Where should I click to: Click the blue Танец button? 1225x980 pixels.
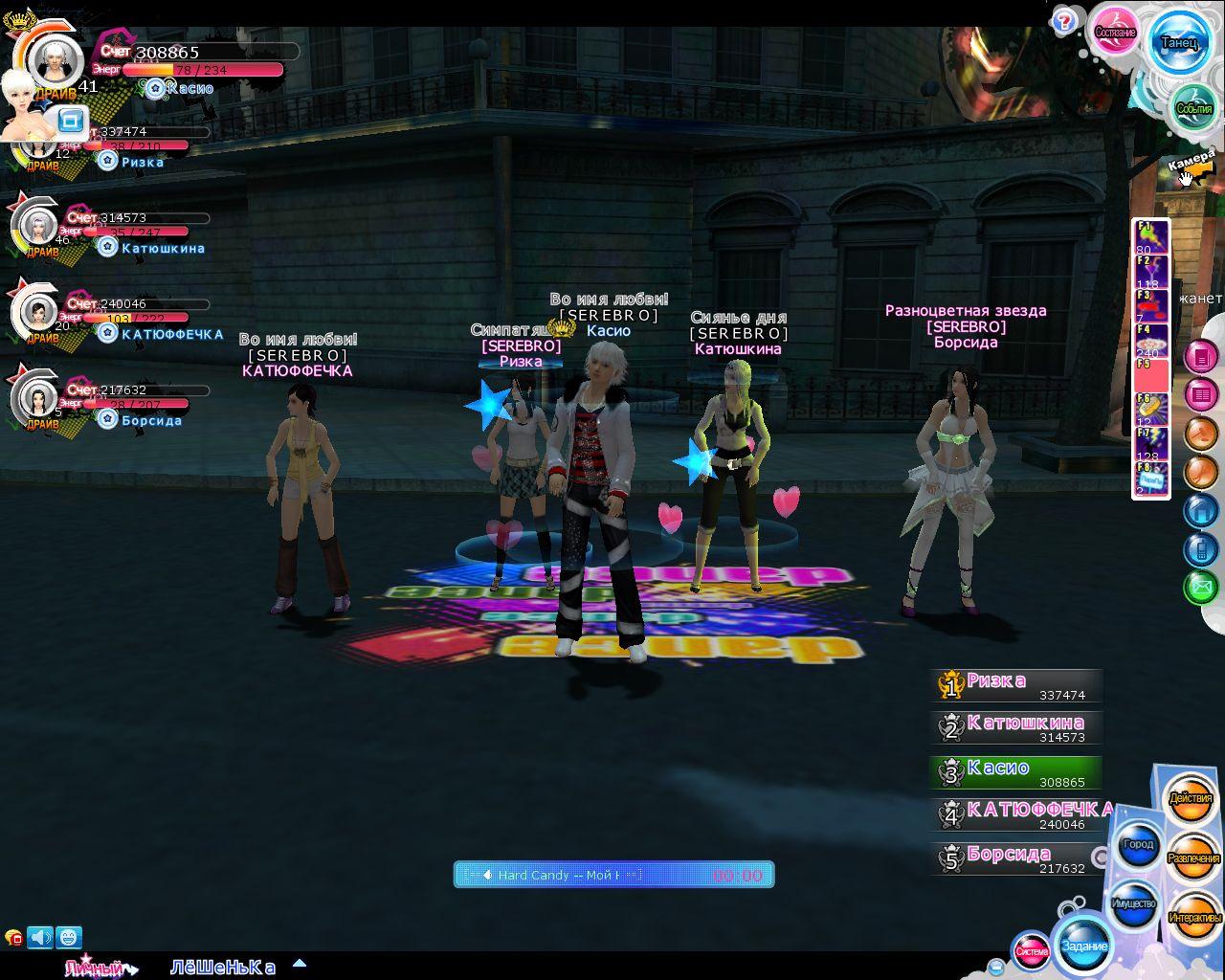point(1178,43)
